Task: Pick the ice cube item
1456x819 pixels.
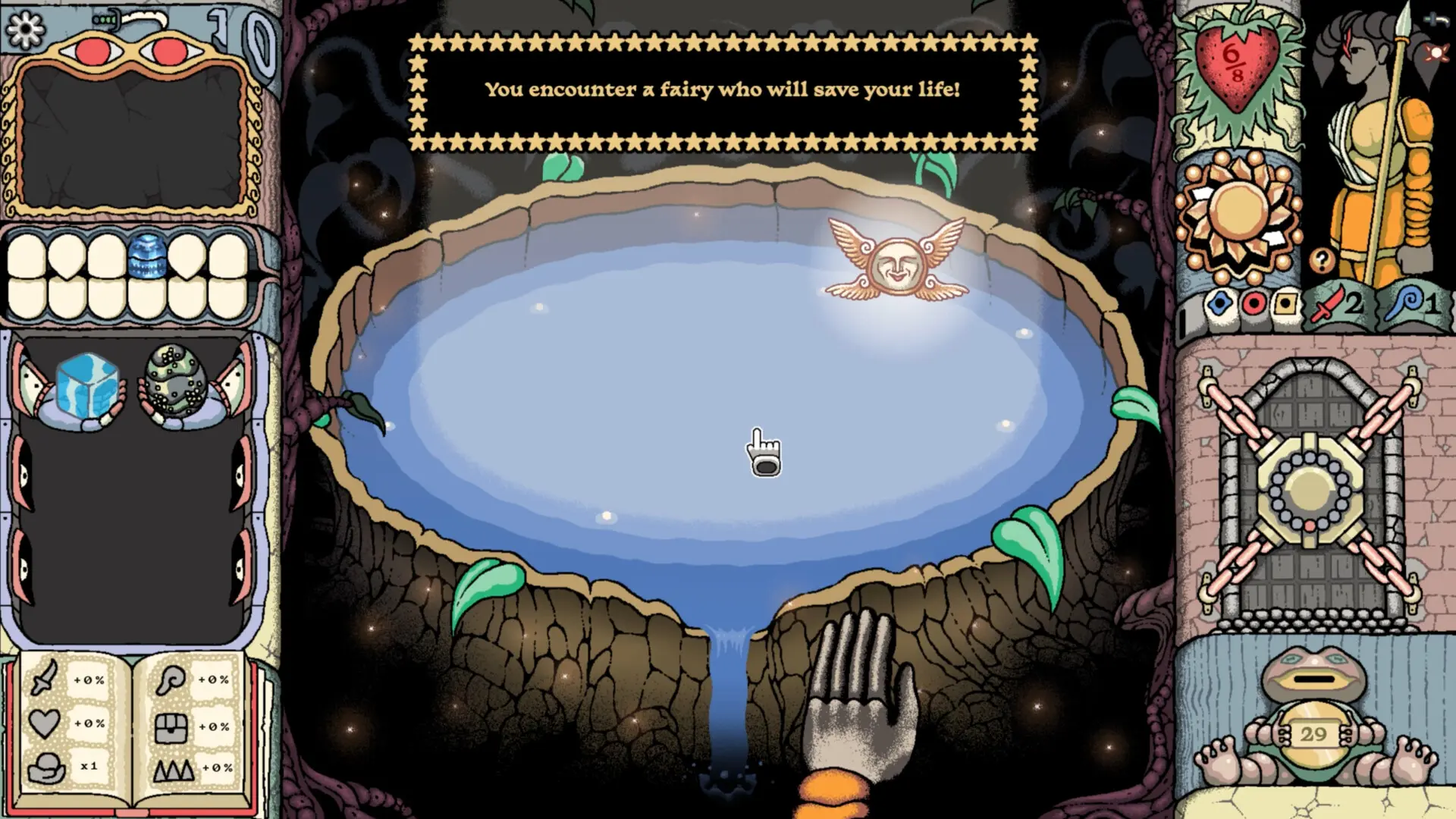Action: (88, 387)
